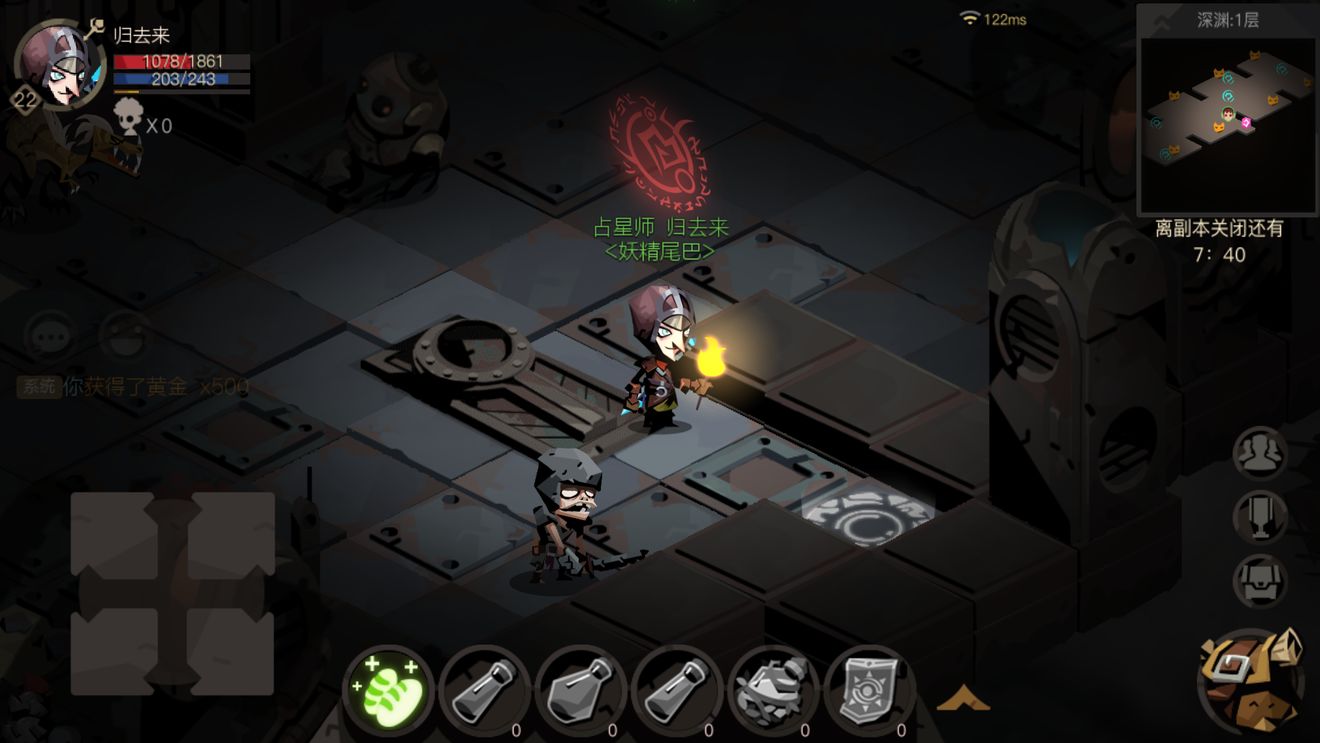1320x743 pixels.
Task: Open the smiley emote menu
Action: coord(124,335)
